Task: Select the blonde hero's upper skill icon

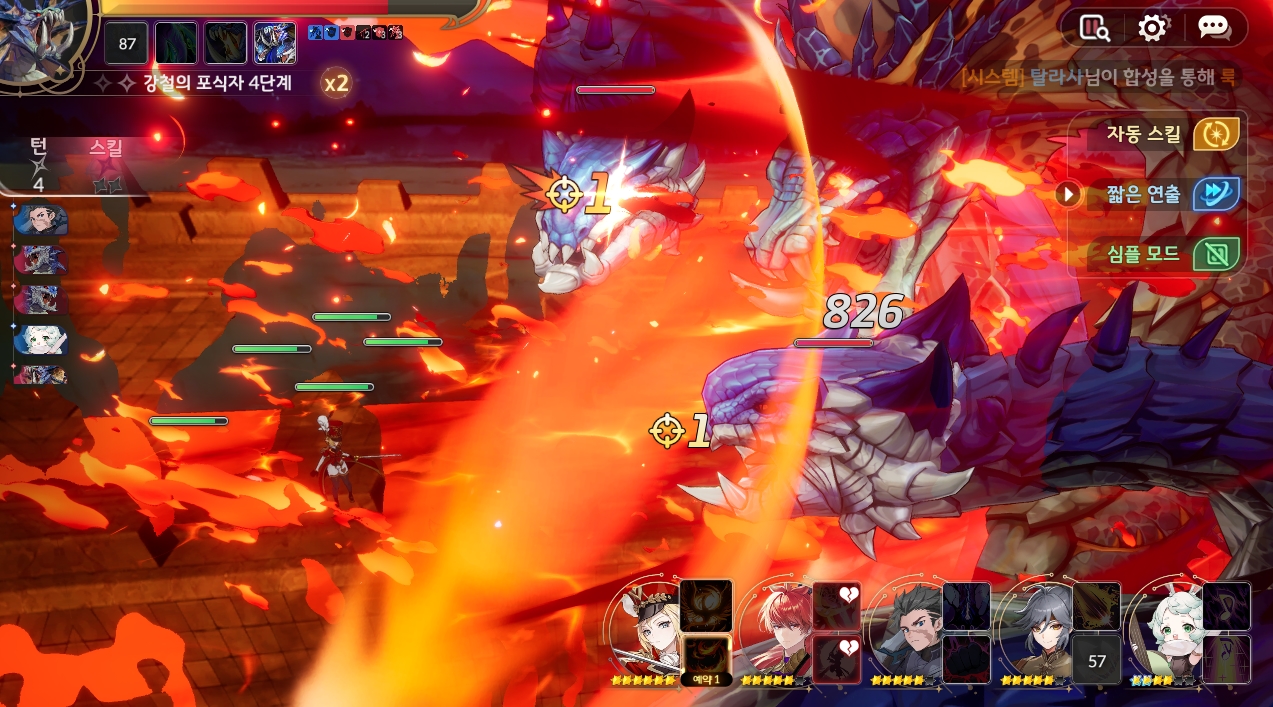Action: tap(706, 605)
